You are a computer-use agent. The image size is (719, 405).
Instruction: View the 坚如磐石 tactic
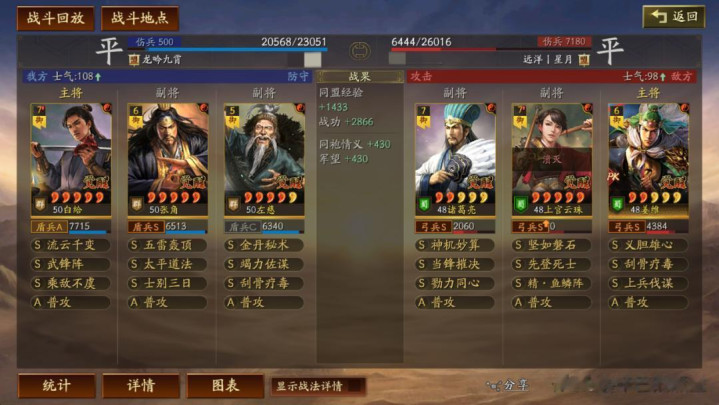(552, 245)
